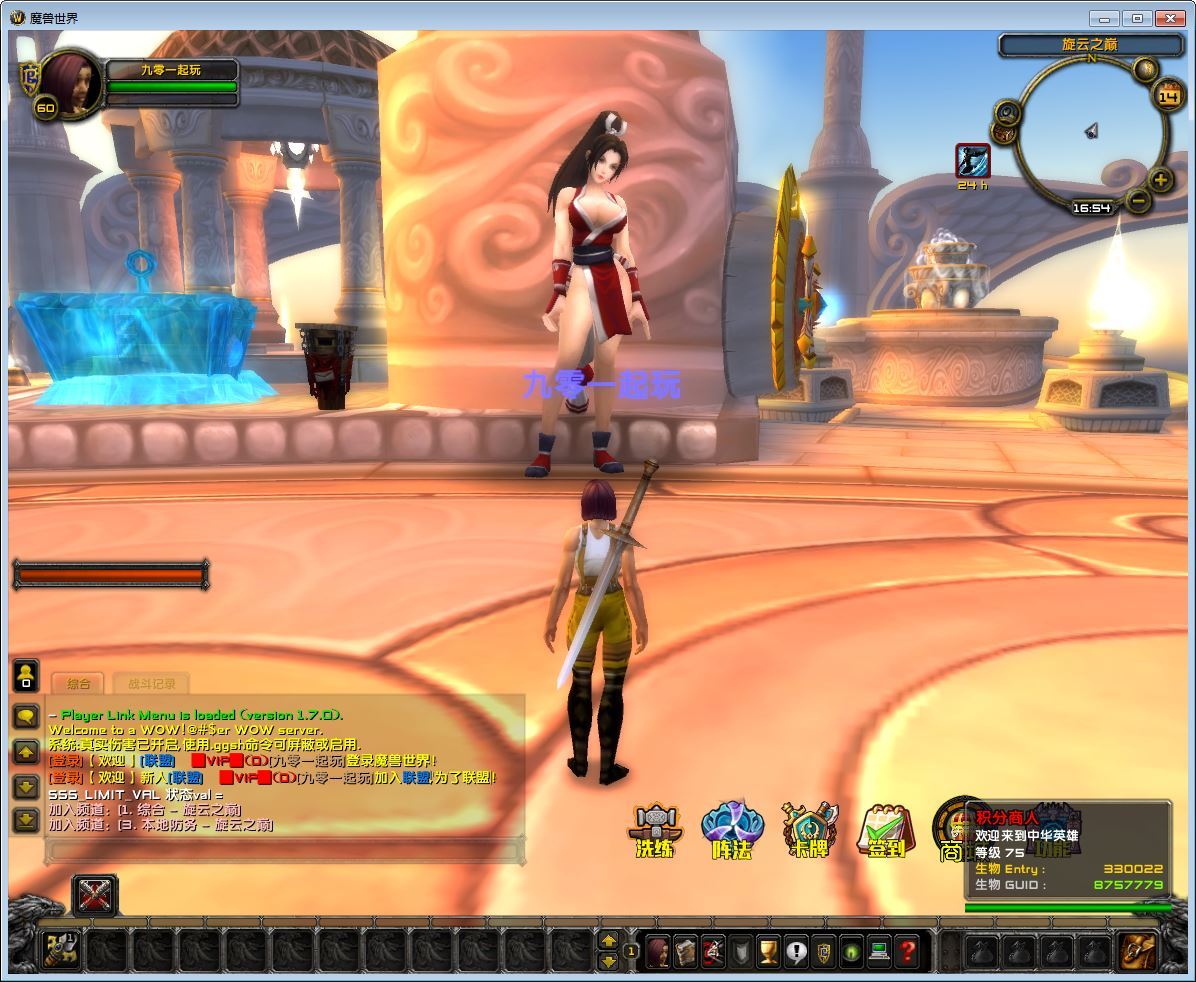Open the gold trophy achievements button
Image resolution: width=1196 pixels, height=982 pixels.
coord(768,950)
